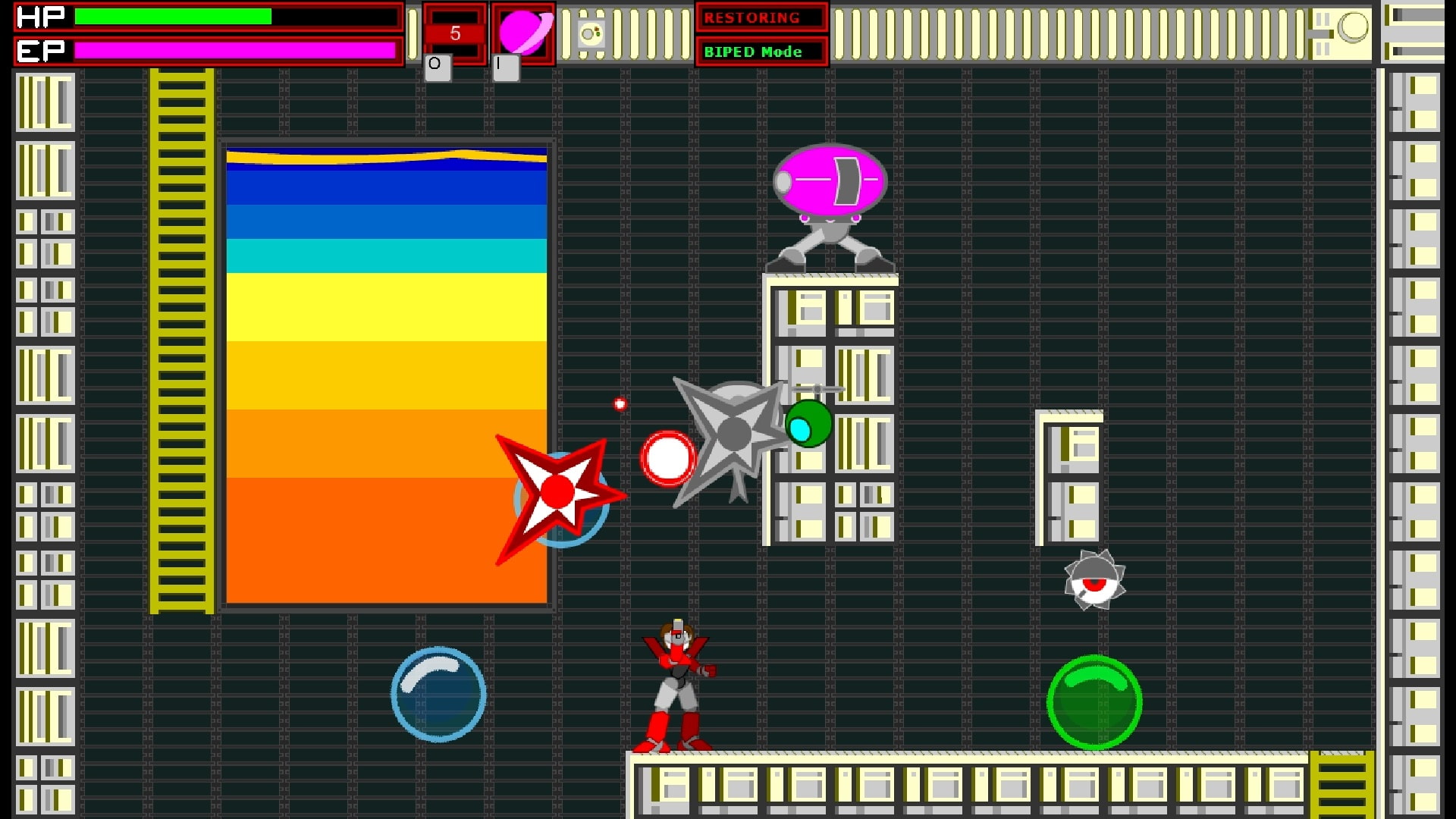Image resolution: width=1456 pixels, height=819 pixels.
Task: Click the RESTORING status panel
Action: coord(761,17)
